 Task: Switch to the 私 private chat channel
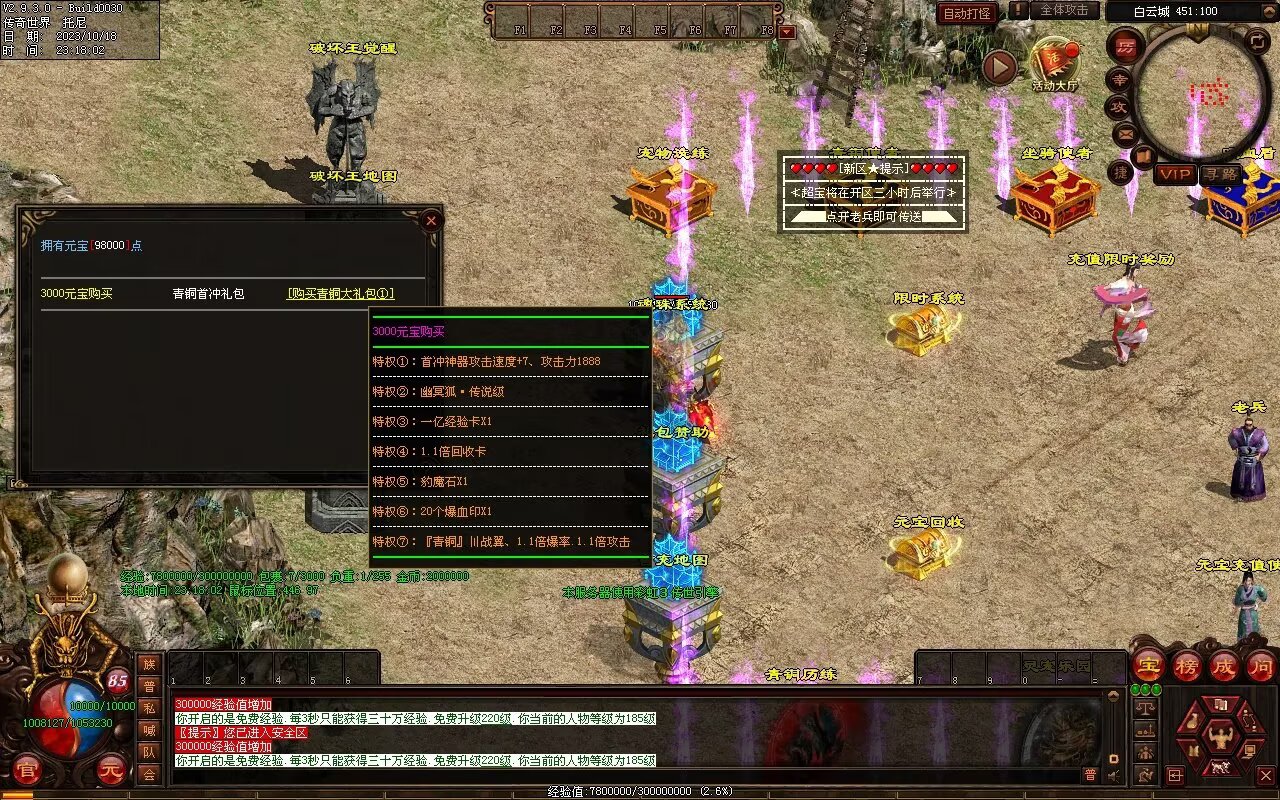149,708
